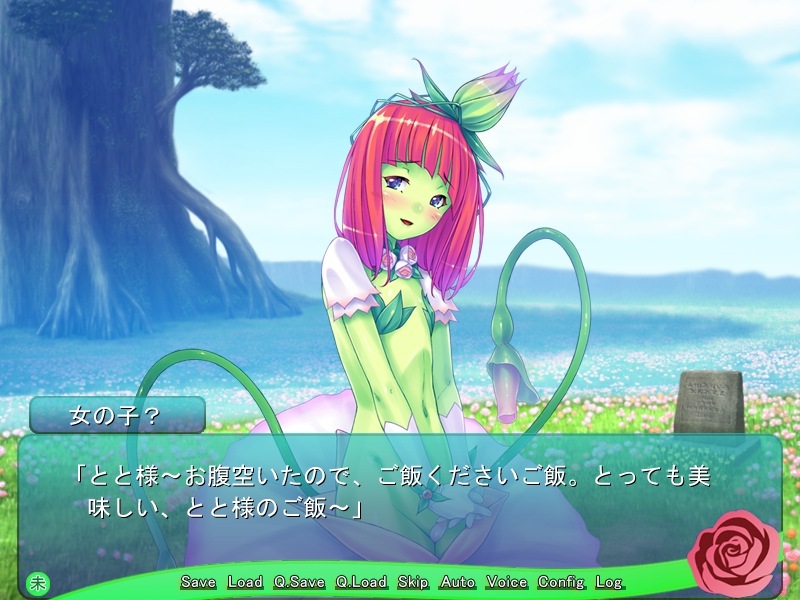Replay the line with Voice
The height and width of the screenshot is (600, 800).
tap(507, 582)
